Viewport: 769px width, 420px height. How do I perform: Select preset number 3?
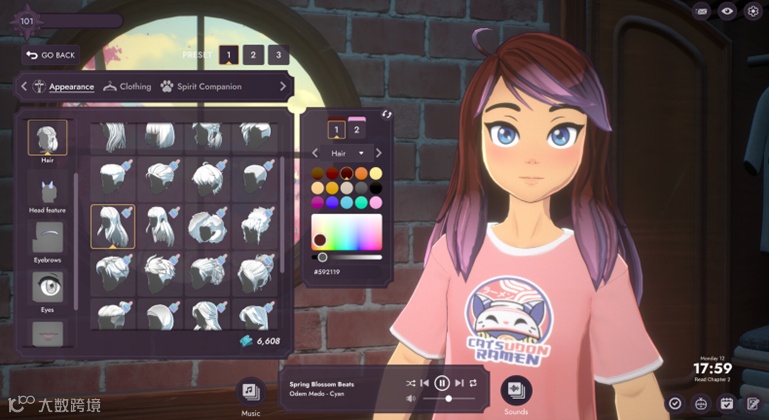277,56
